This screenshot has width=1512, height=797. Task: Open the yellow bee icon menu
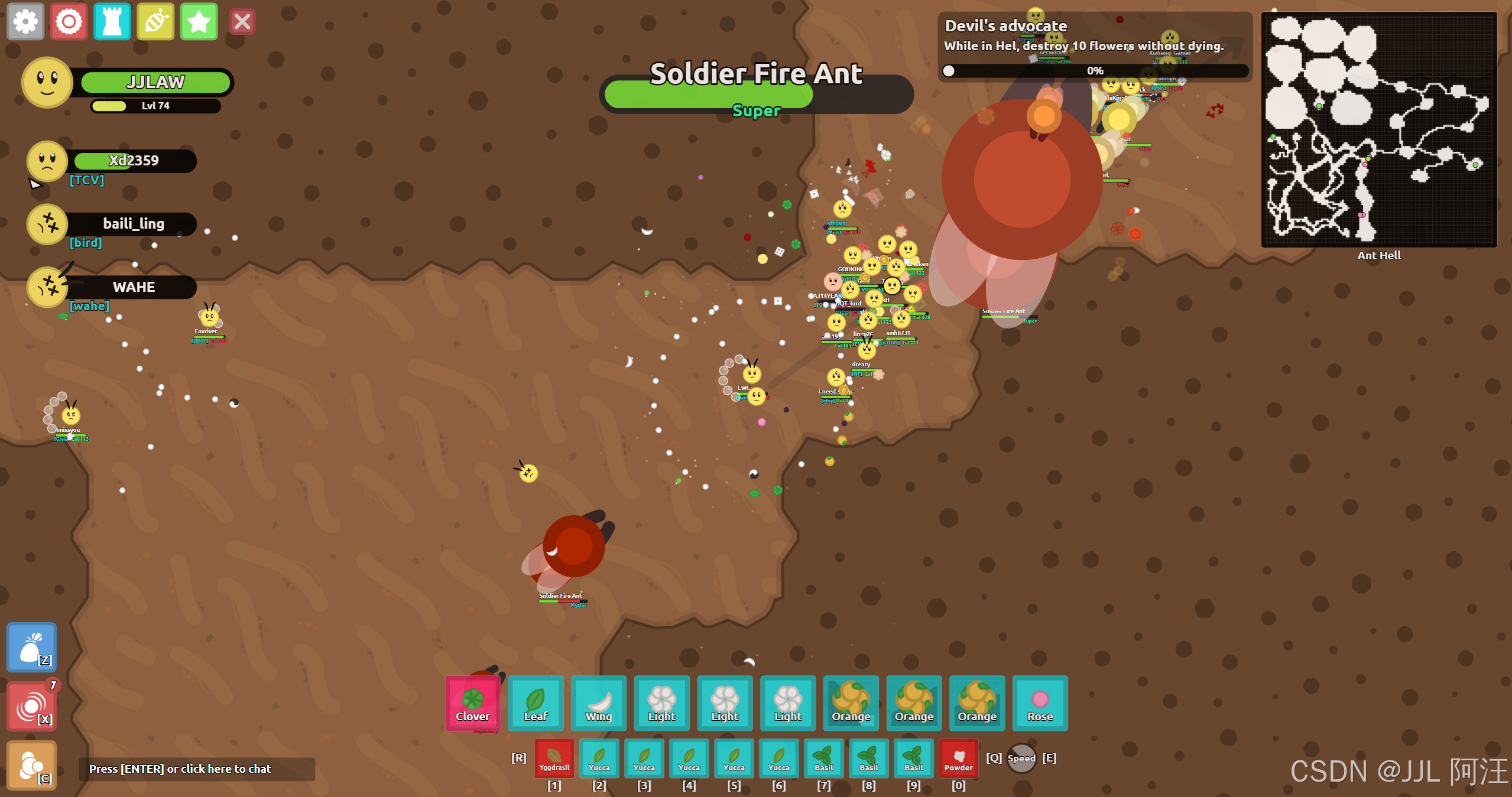pyautogui.click(x=155, y=22)
